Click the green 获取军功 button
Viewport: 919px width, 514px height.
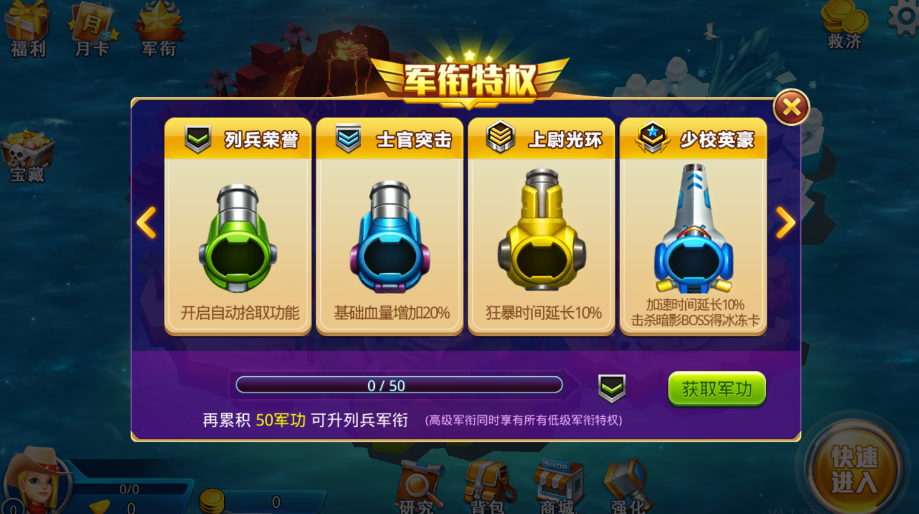pos(716,389)
